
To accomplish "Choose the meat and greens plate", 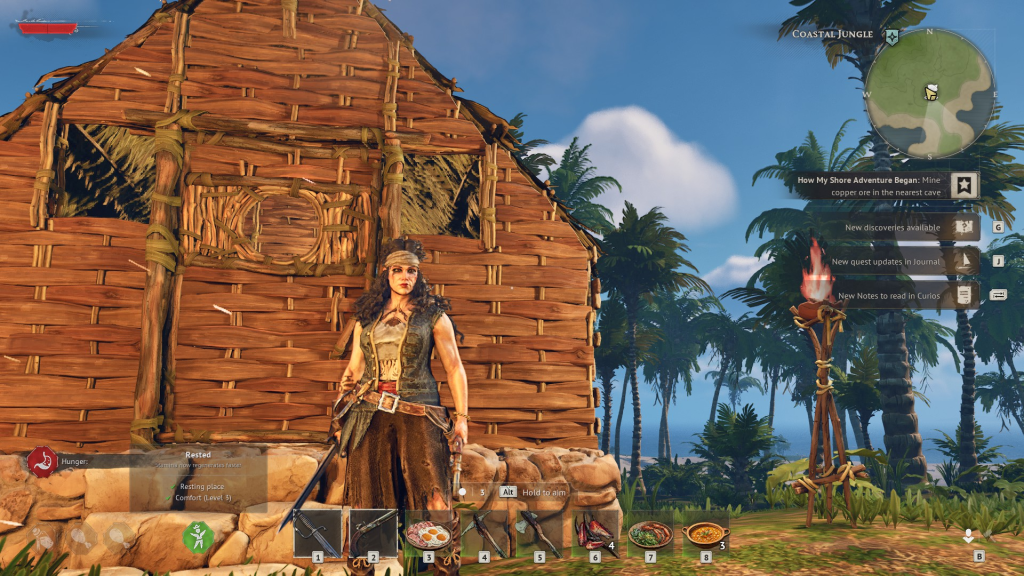I will (x=650, y=532).
